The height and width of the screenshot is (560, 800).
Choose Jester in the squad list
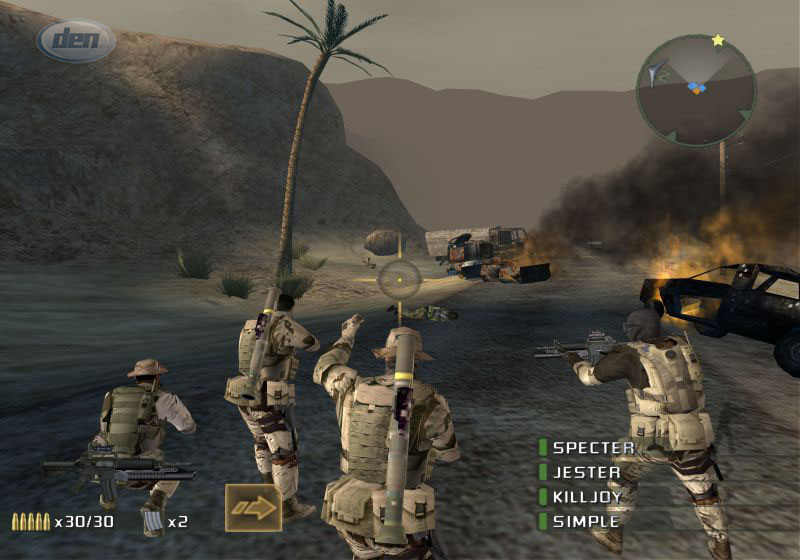(586, 472)
